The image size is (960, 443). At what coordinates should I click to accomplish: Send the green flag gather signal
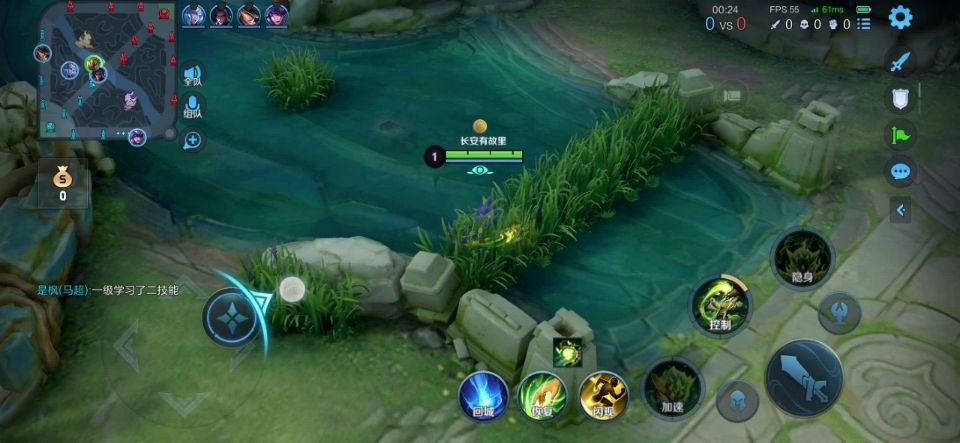click(x=901, y=134)
